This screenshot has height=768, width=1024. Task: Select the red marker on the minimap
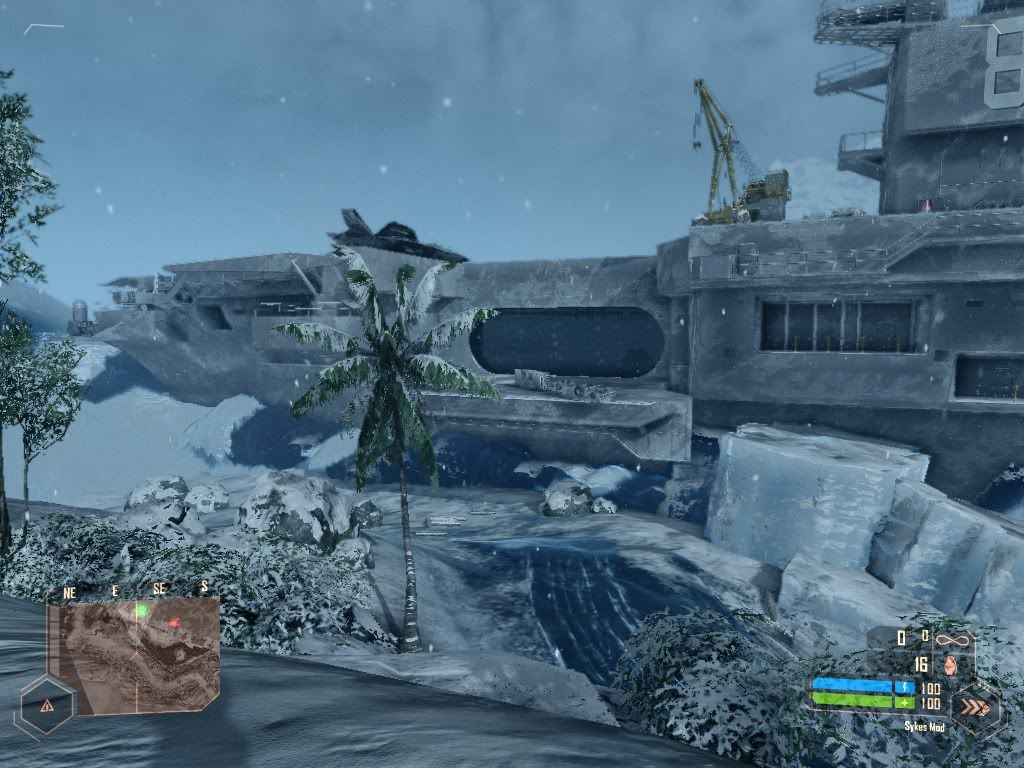[174, 624]
